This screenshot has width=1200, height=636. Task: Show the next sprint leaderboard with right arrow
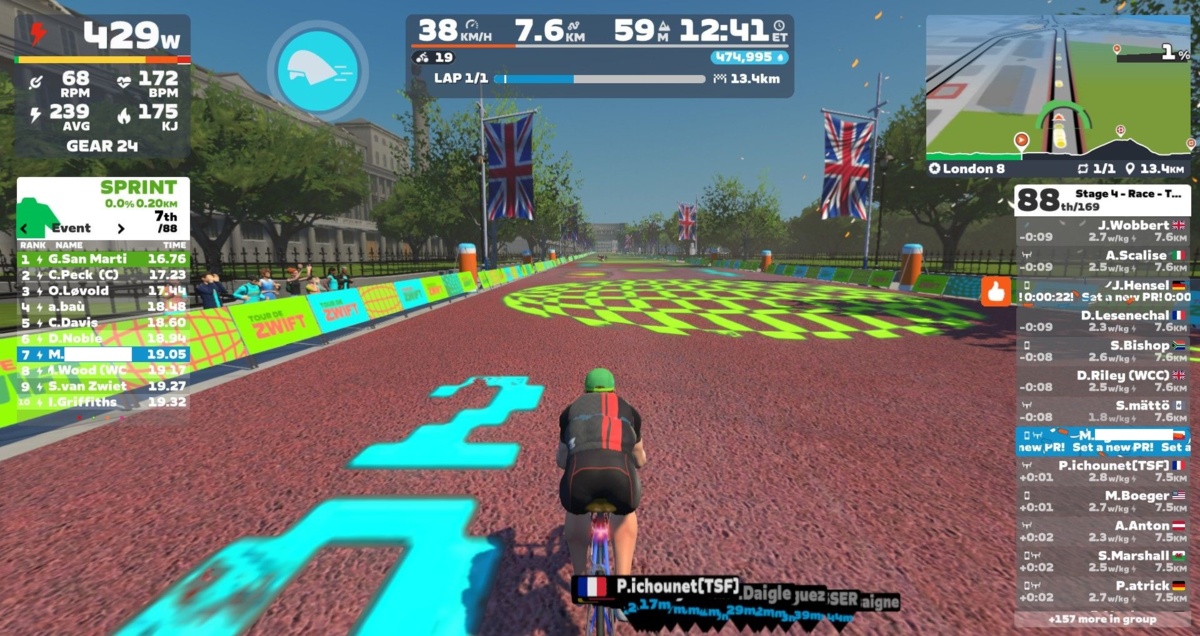pos(121,228)
